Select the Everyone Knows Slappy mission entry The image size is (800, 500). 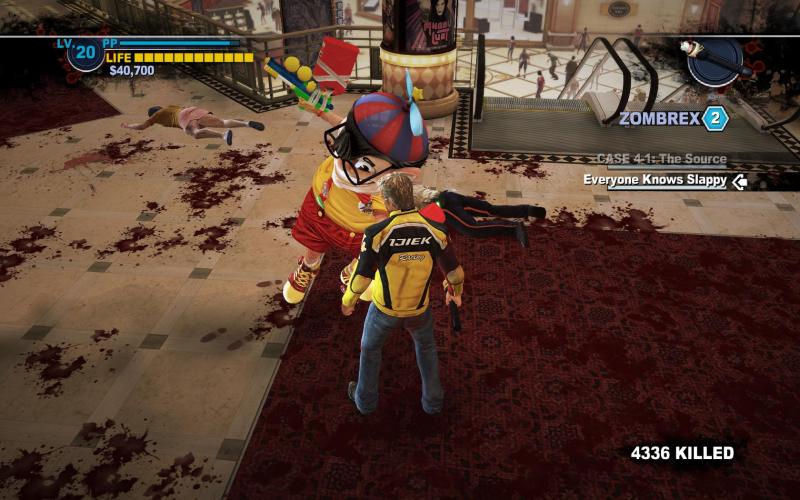pos(656,181)
